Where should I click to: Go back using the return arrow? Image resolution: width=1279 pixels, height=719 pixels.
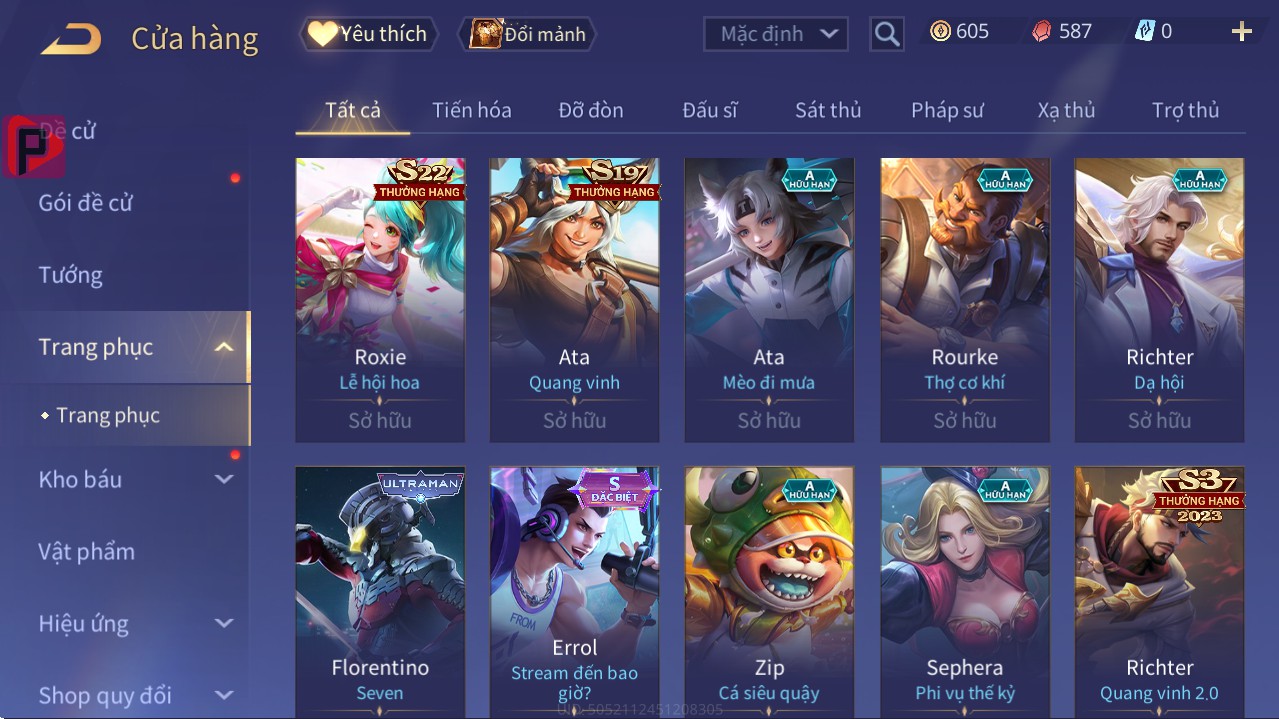(71, 39)
